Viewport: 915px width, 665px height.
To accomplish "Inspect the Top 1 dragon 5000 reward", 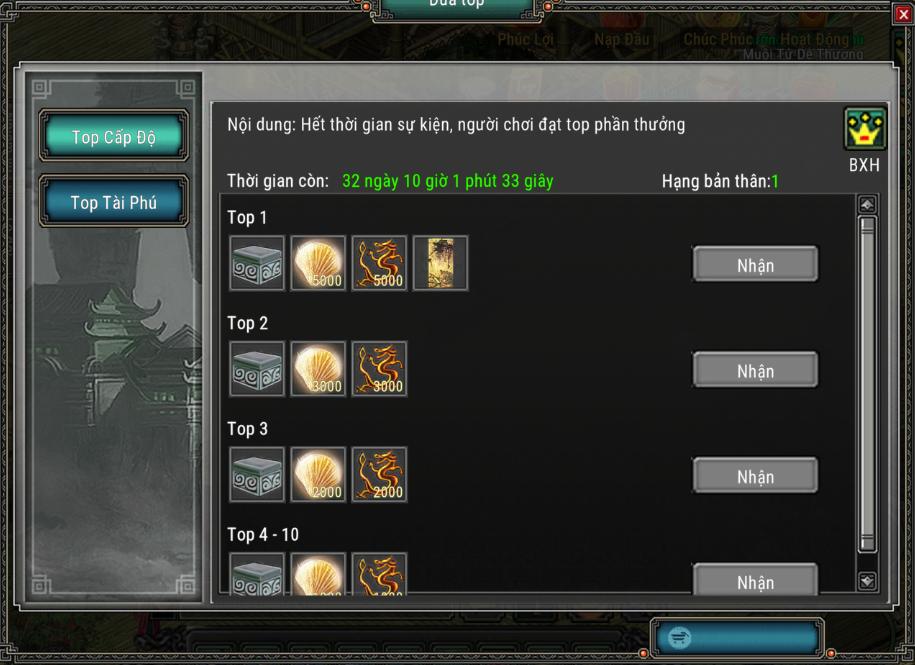I will (379, 263).
